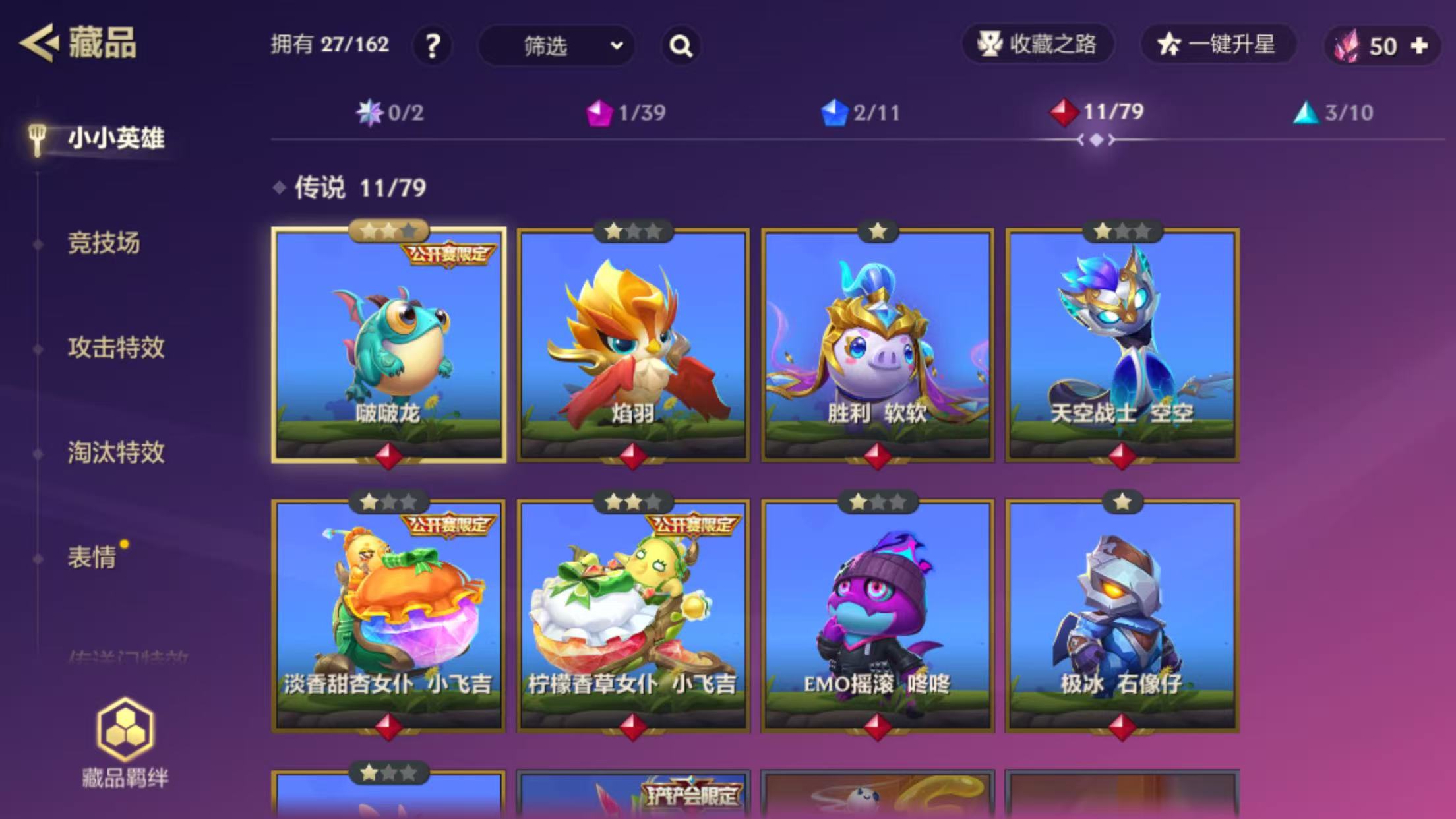Add more pink crystal currency
1456x819 pixels.
pyautogui.click(x=1420, y=45)
